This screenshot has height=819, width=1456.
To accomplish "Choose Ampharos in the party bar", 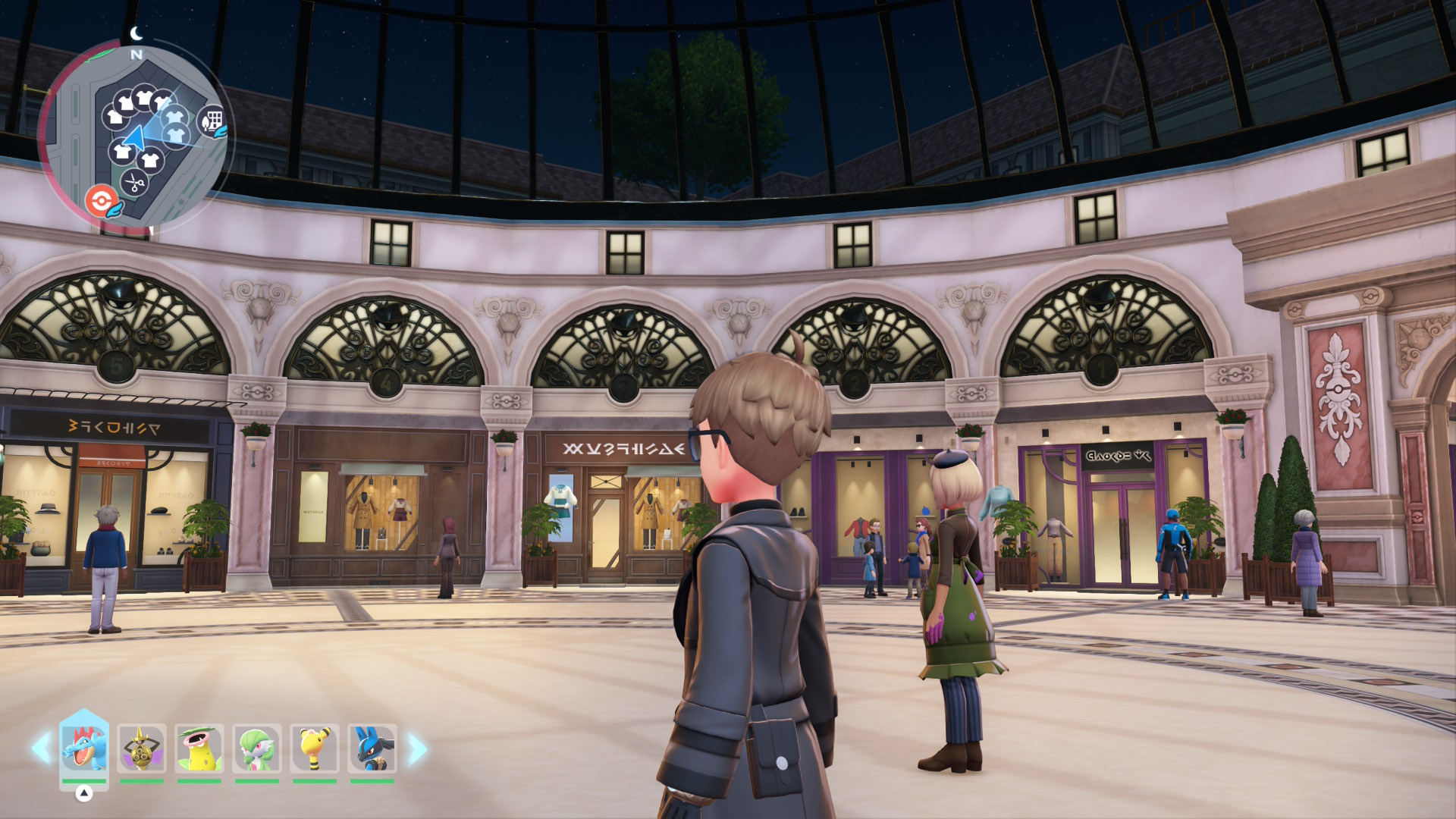I will click(315, 748).
